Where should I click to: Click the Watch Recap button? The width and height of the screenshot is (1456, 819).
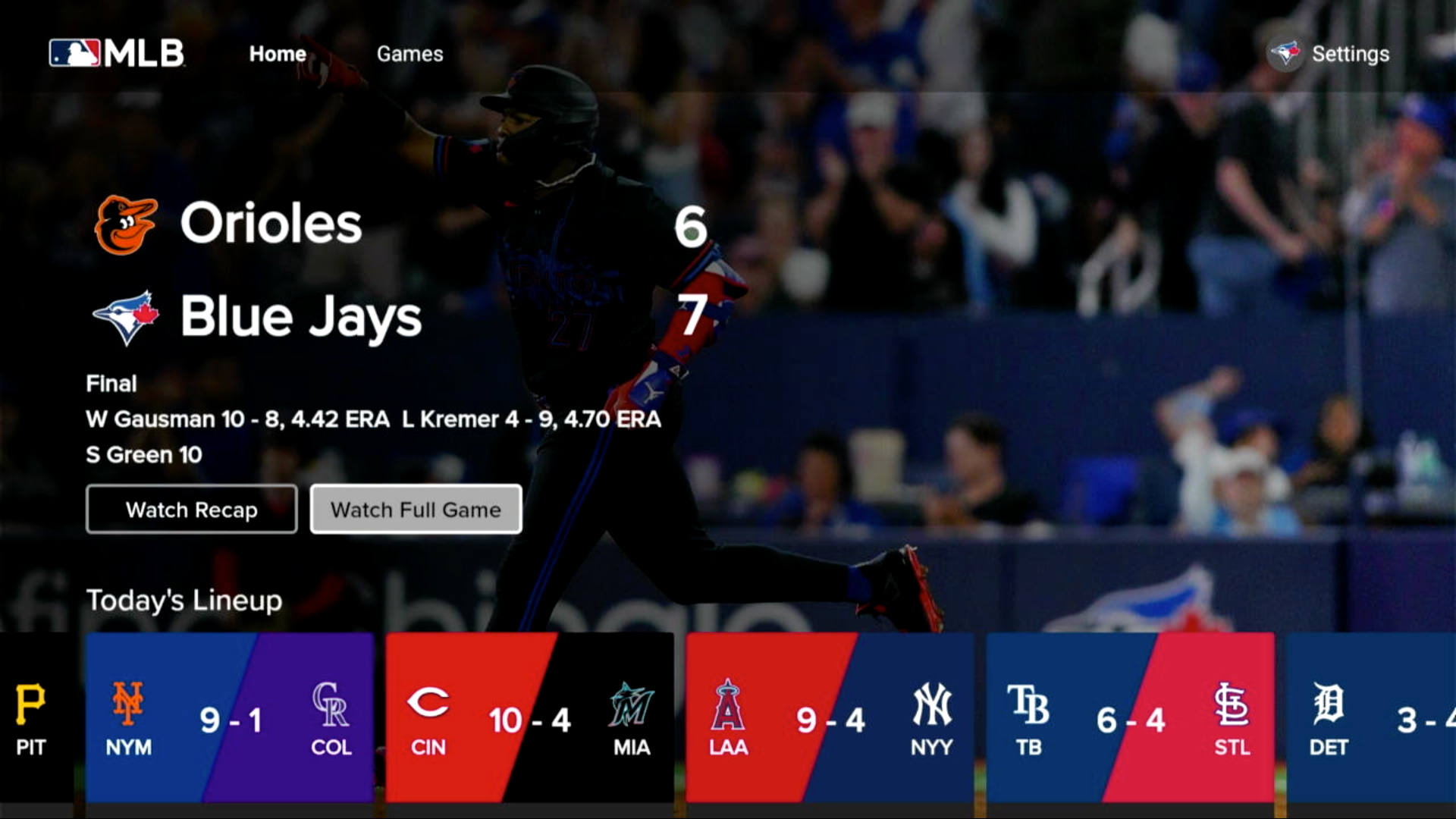pyautogui.click(x=191, y=510)
